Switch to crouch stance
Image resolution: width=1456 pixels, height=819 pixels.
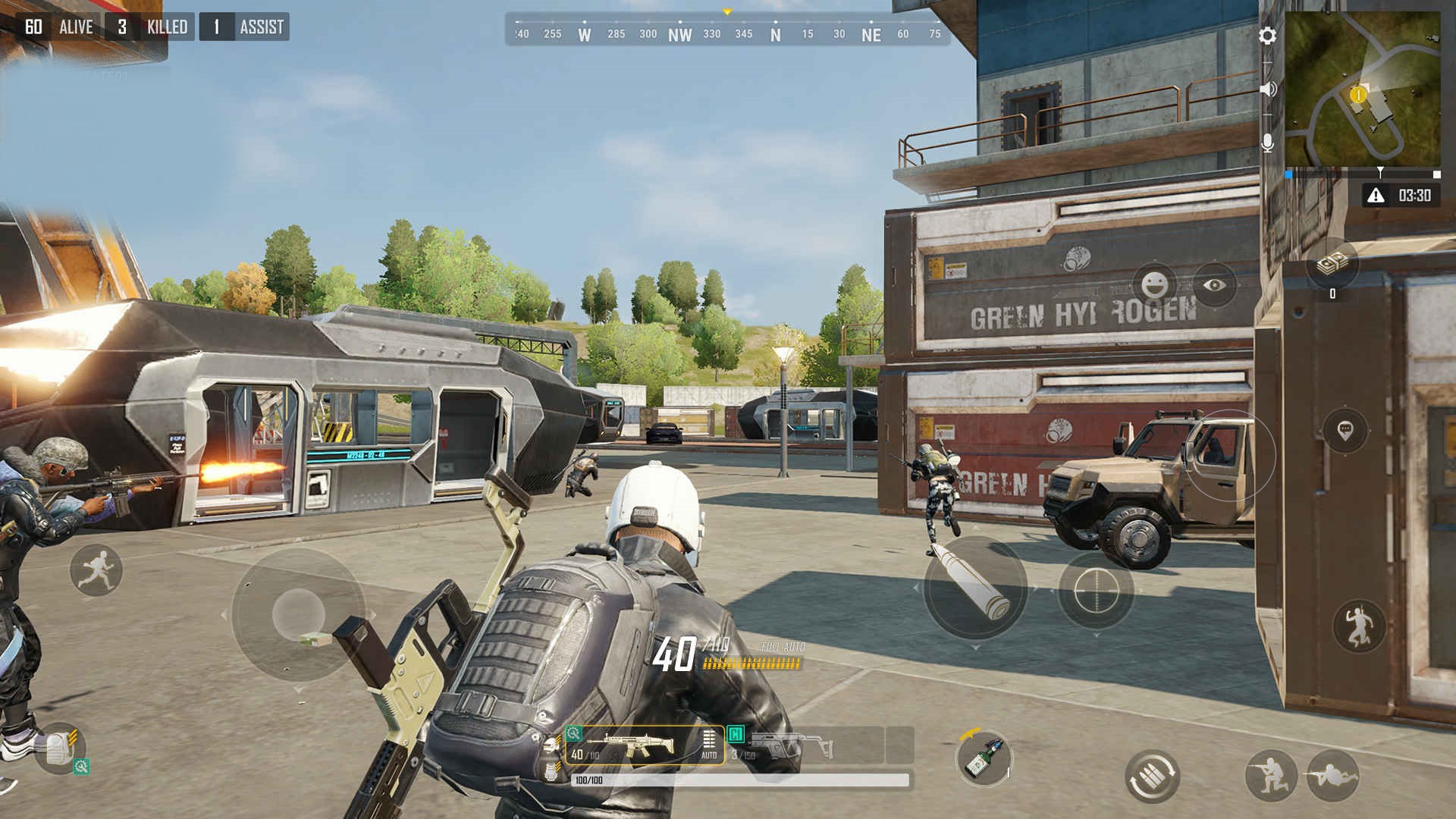(x=1271, y=776)
